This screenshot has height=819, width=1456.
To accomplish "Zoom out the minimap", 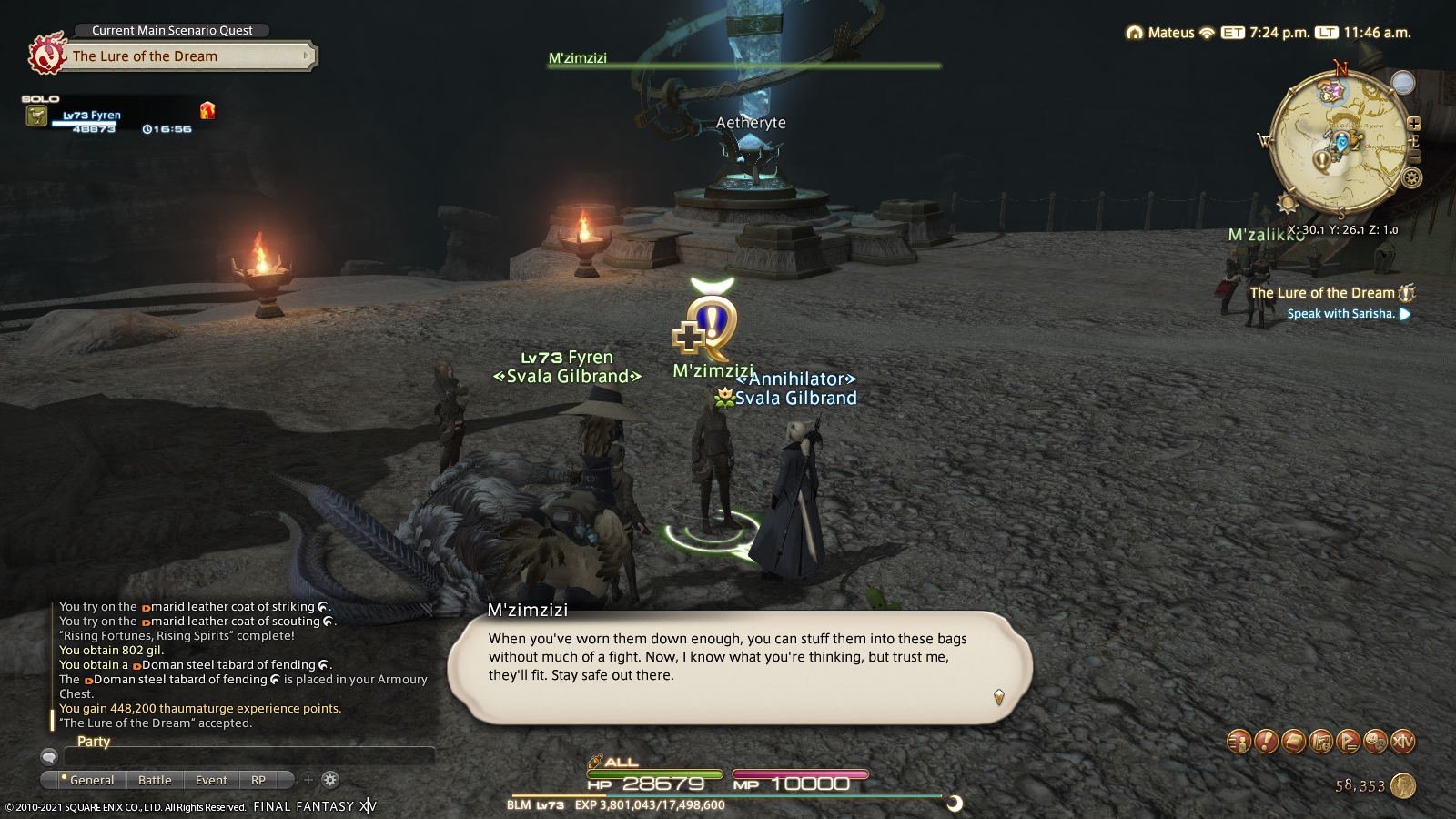I will click(1413, 157).
